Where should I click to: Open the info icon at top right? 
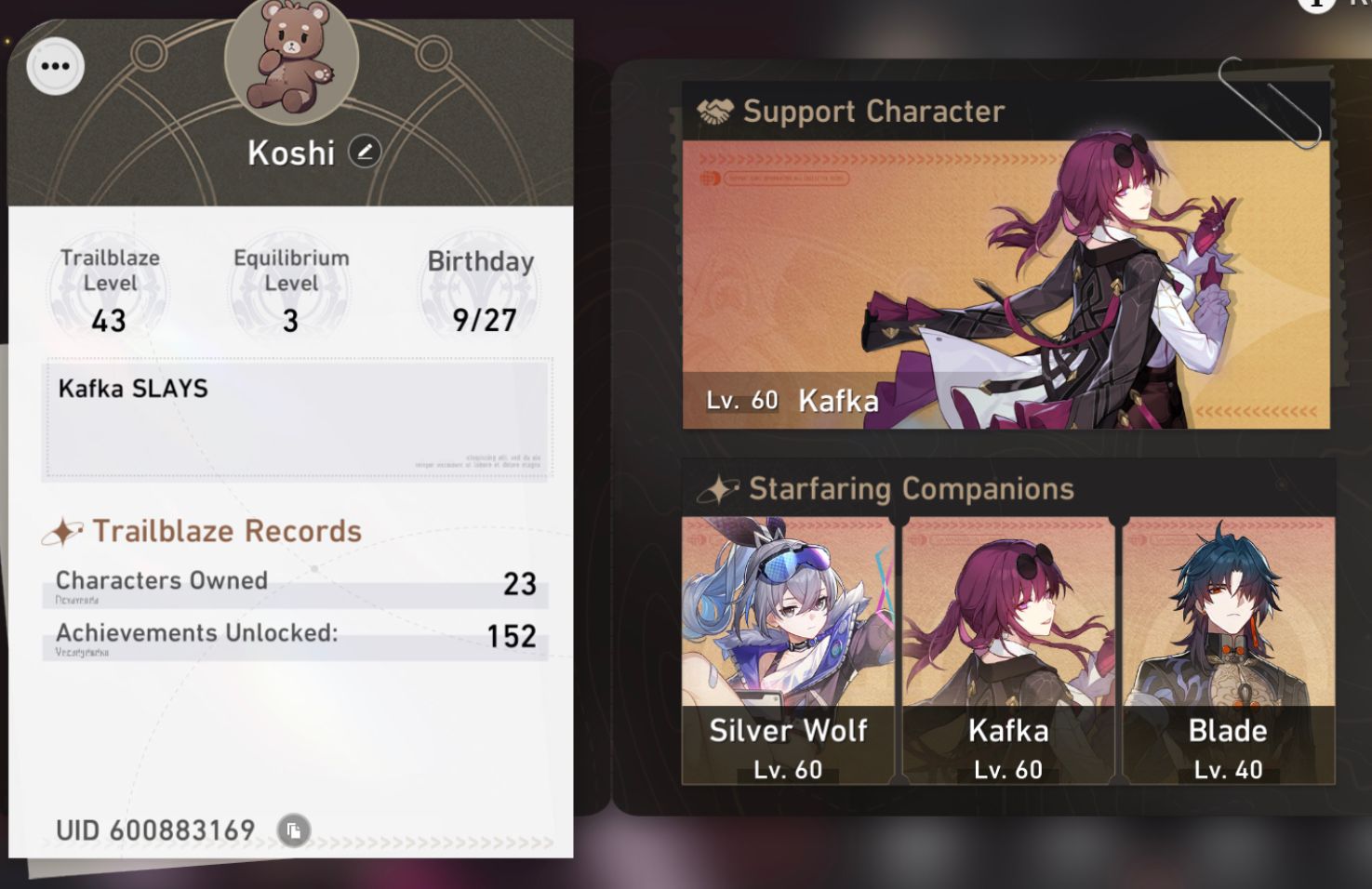(1314, 7)
